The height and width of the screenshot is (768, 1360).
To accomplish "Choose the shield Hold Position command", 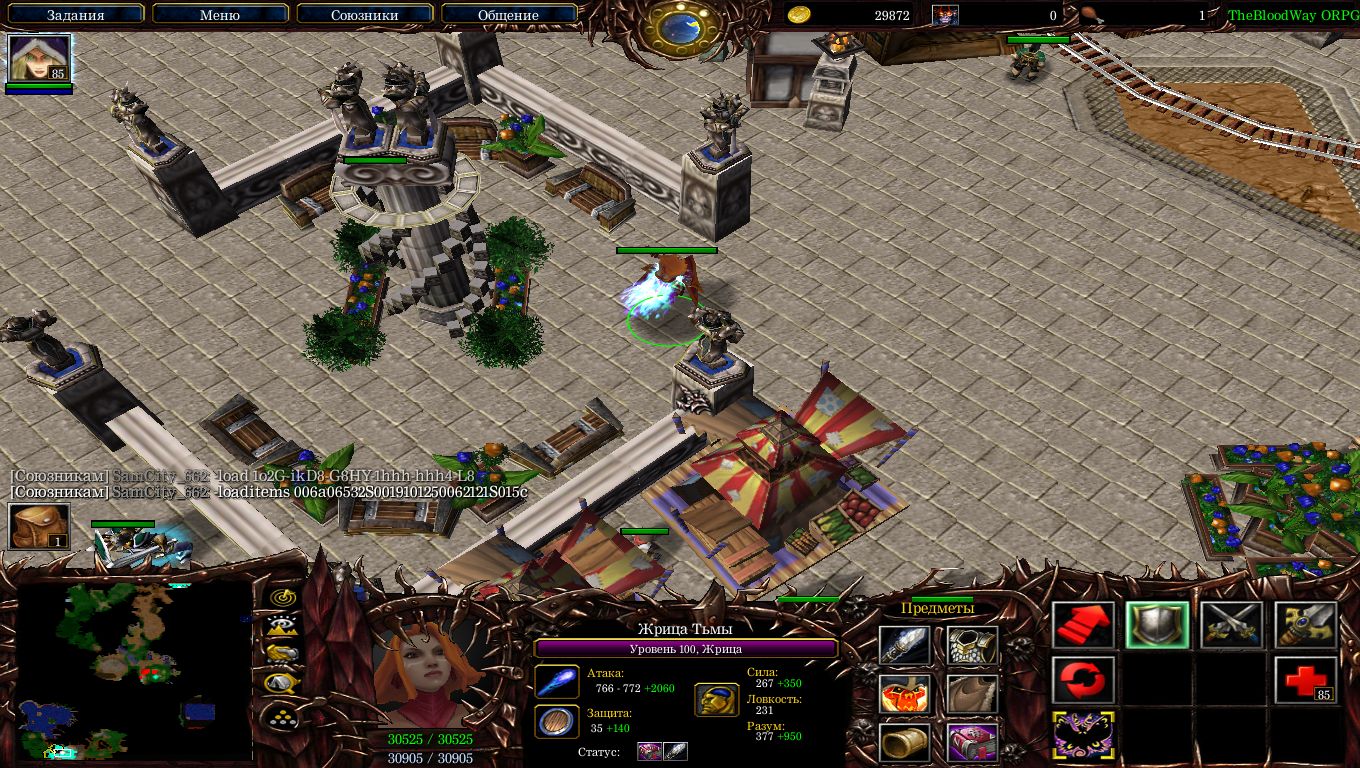I will (1157, 626).
